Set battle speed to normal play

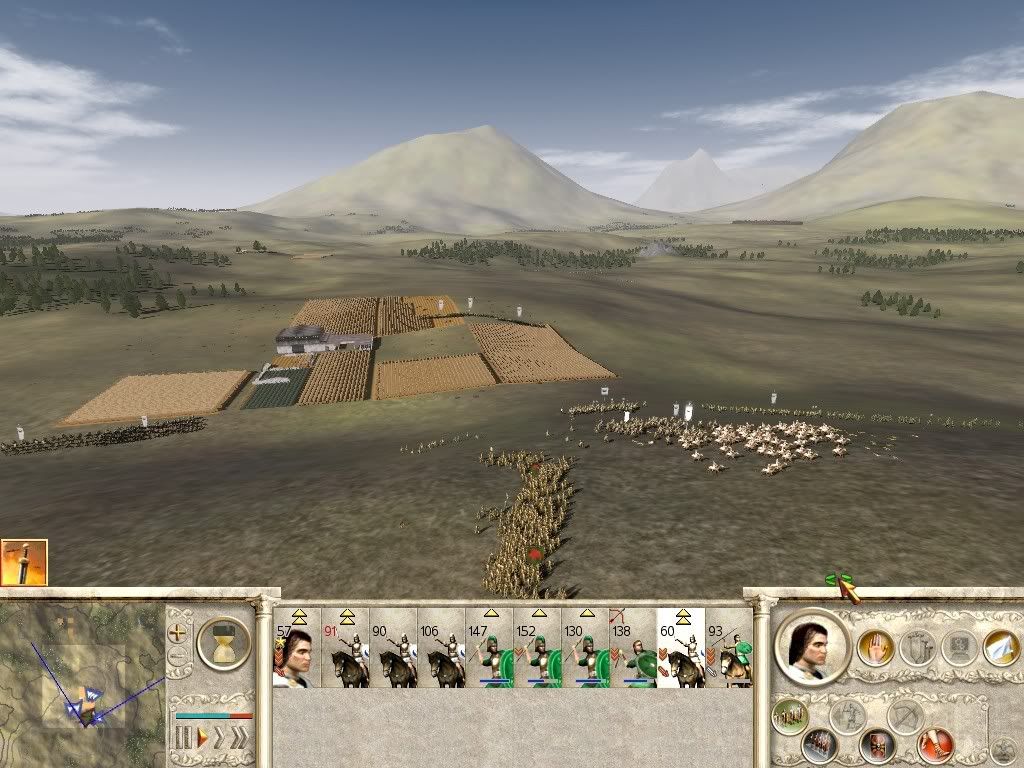pyautogui.click(x=202, y=739)
